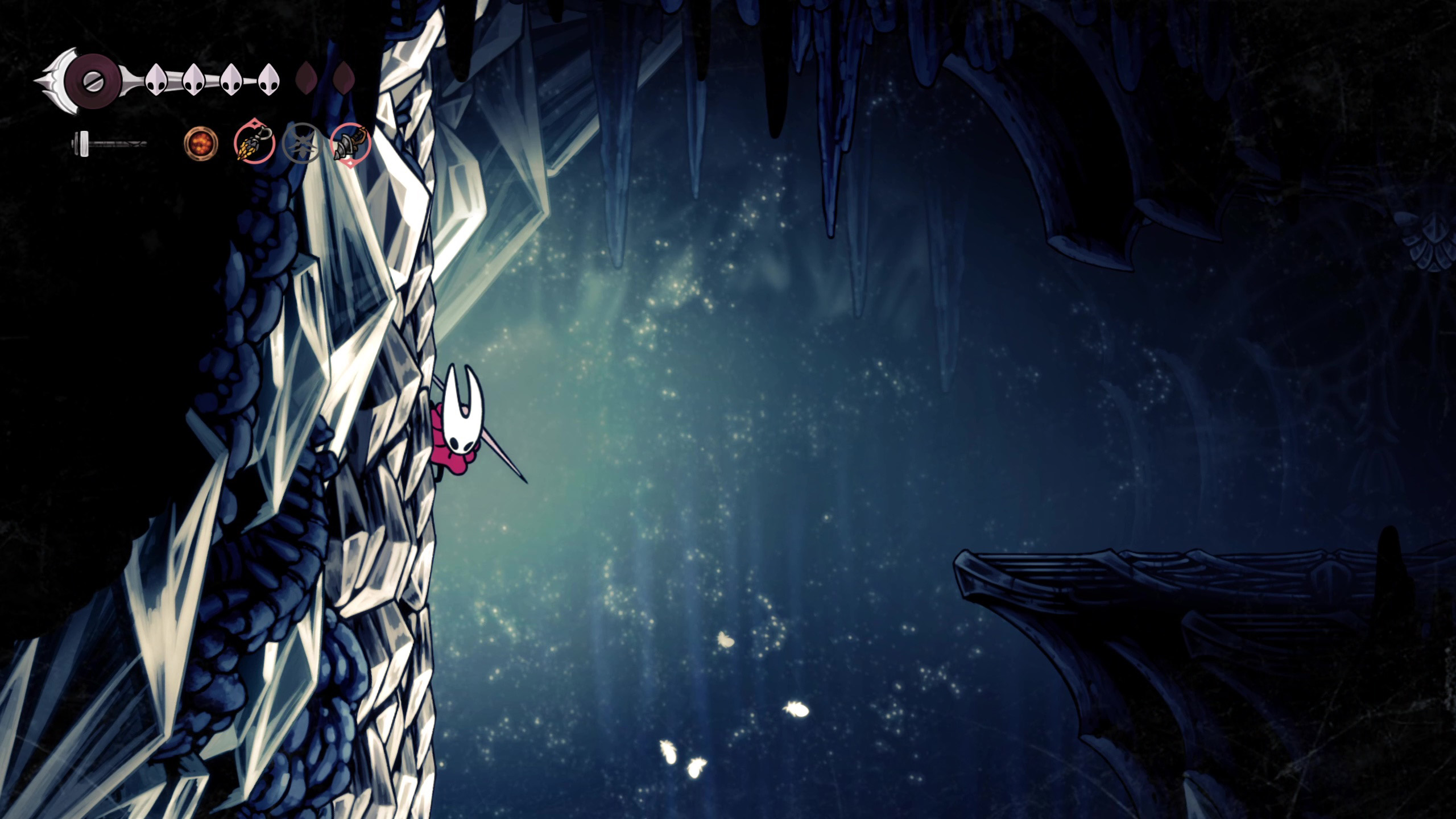Viewport: 1456px width, 819px height.
Task: Select the gold-tipped spiked tool icon
Action: click(x=254, y=143)
